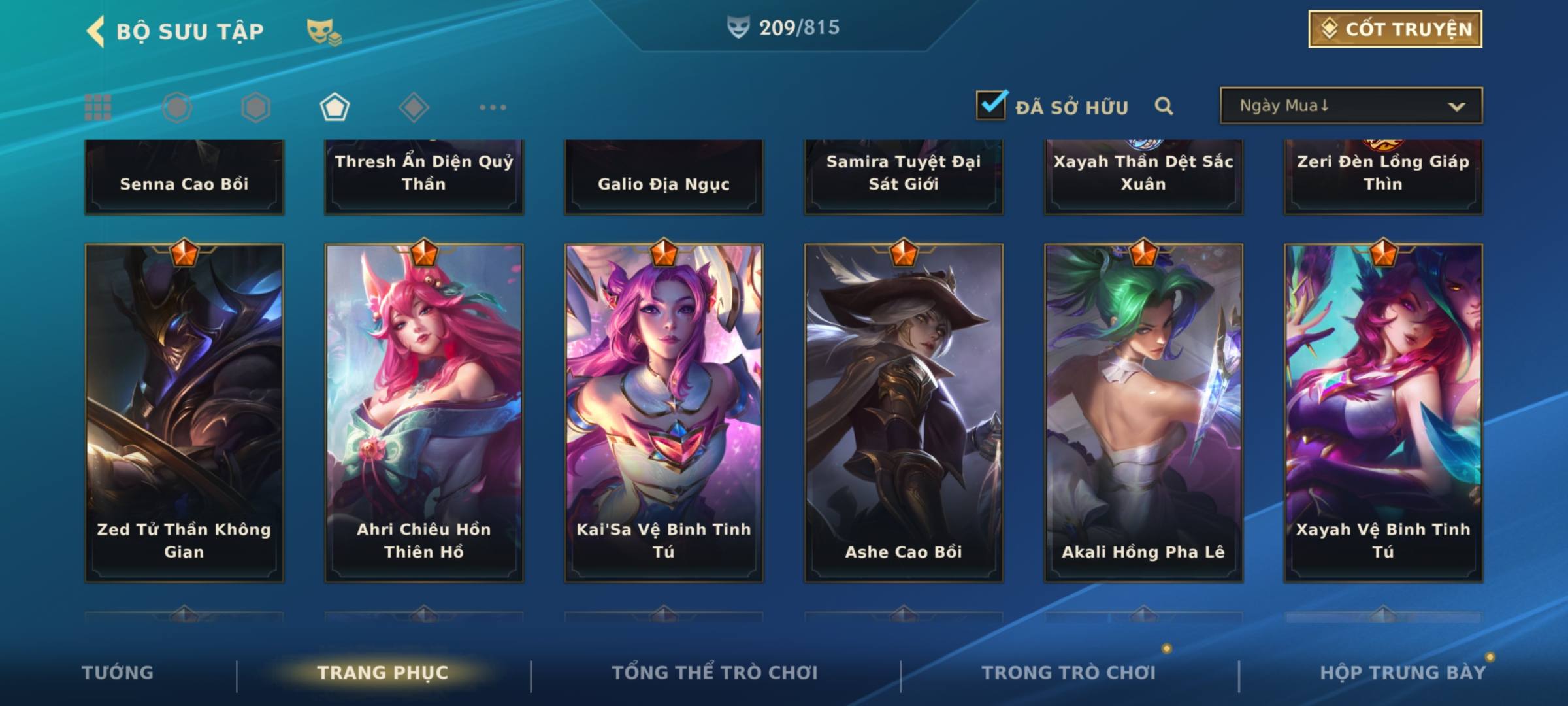
Task: Open the Trong Trò Chơi tab
Action: coord(1069,673)
